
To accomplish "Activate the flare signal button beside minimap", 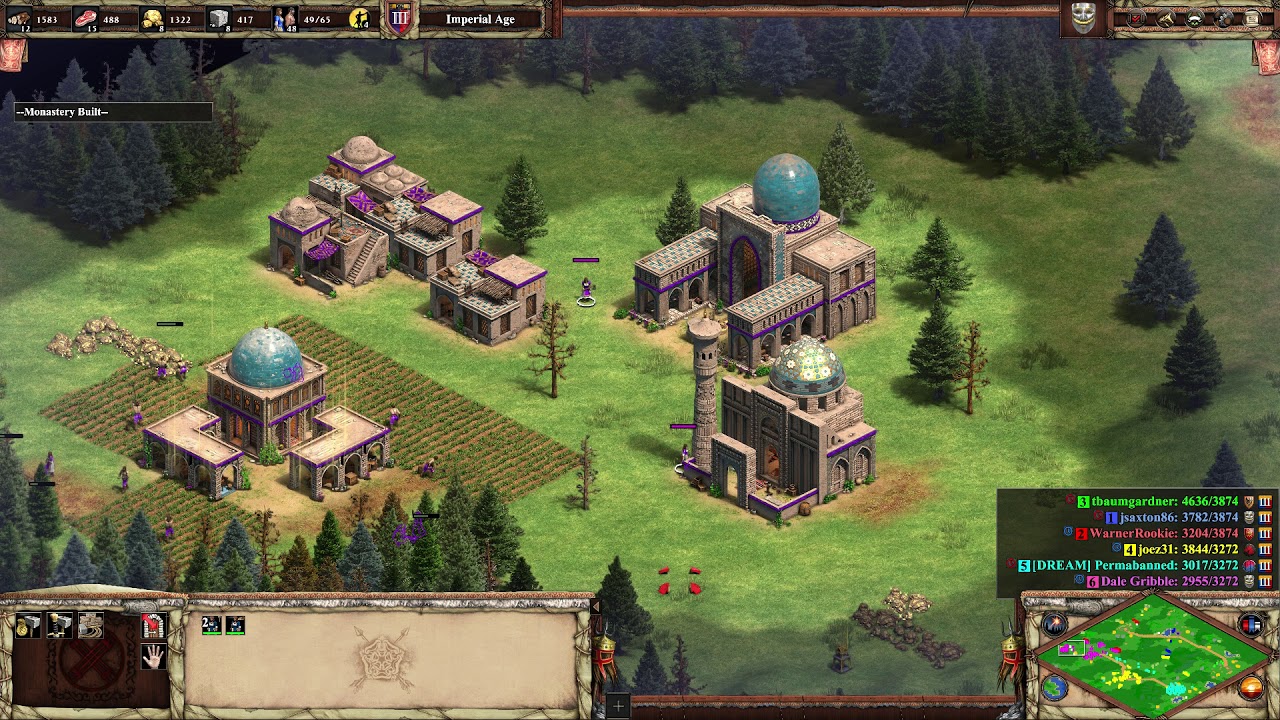I will 1055,625.
